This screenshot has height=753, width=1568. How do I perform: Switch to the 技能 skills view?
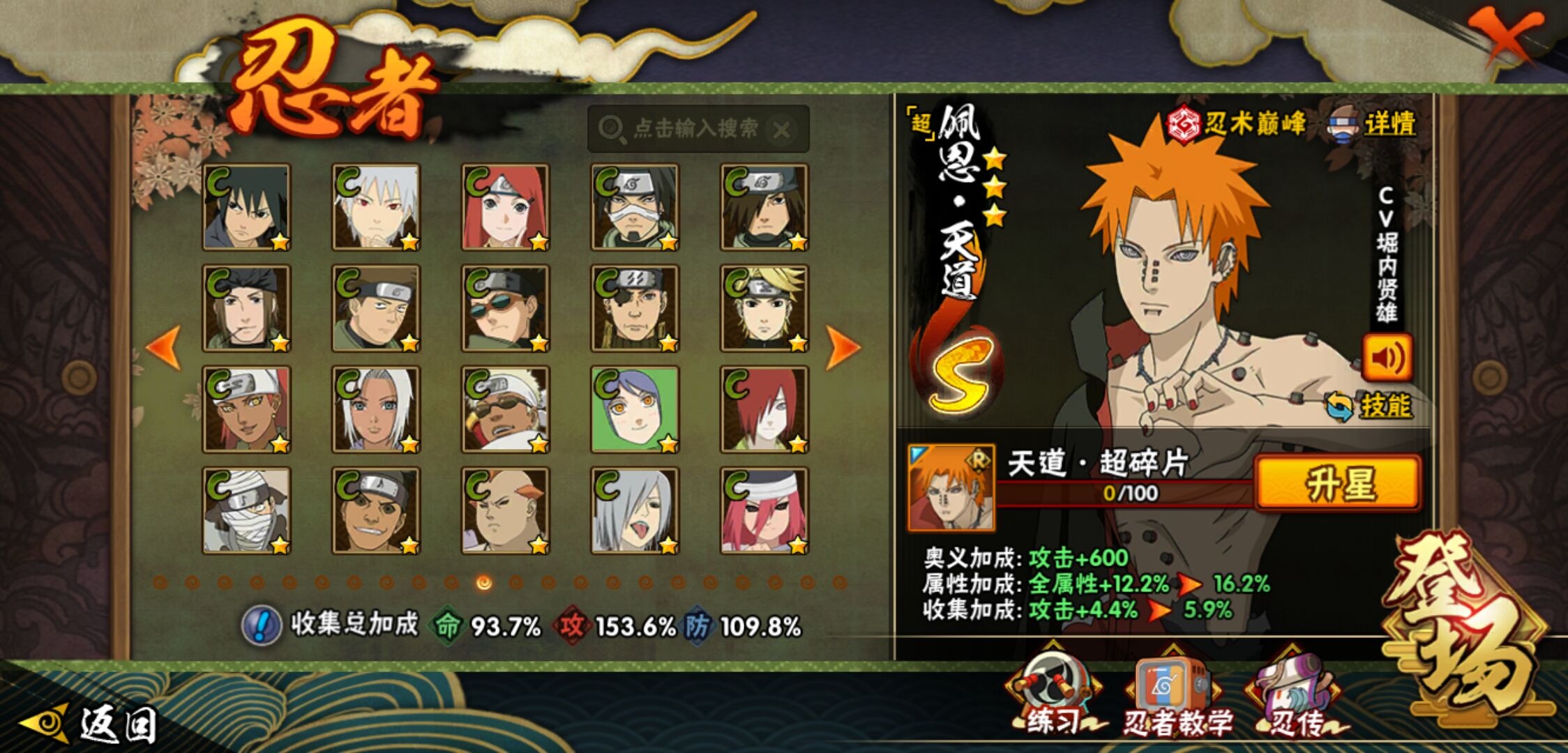click(x=1371, y=406)
